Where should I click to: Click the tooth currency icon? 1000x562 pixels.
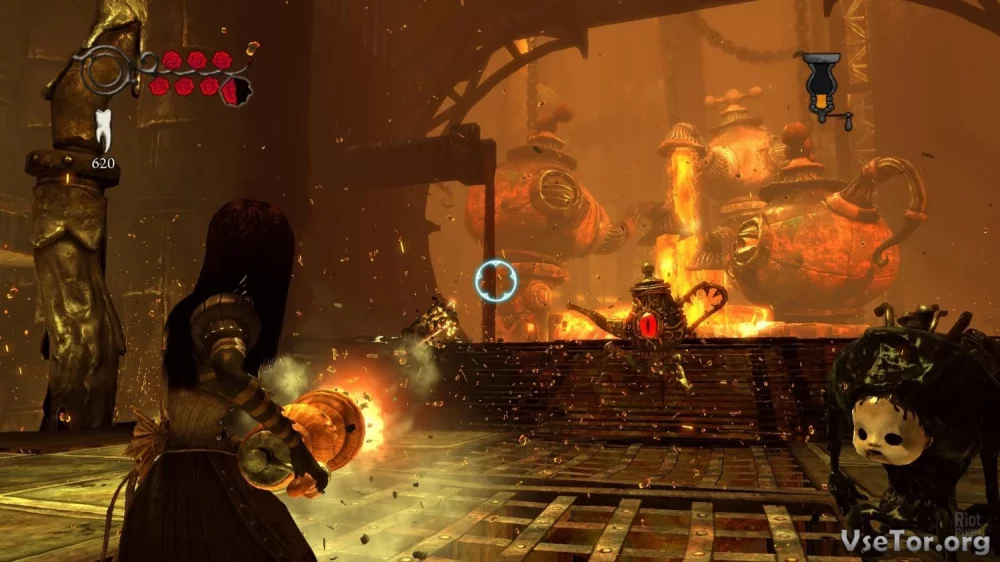102,130
